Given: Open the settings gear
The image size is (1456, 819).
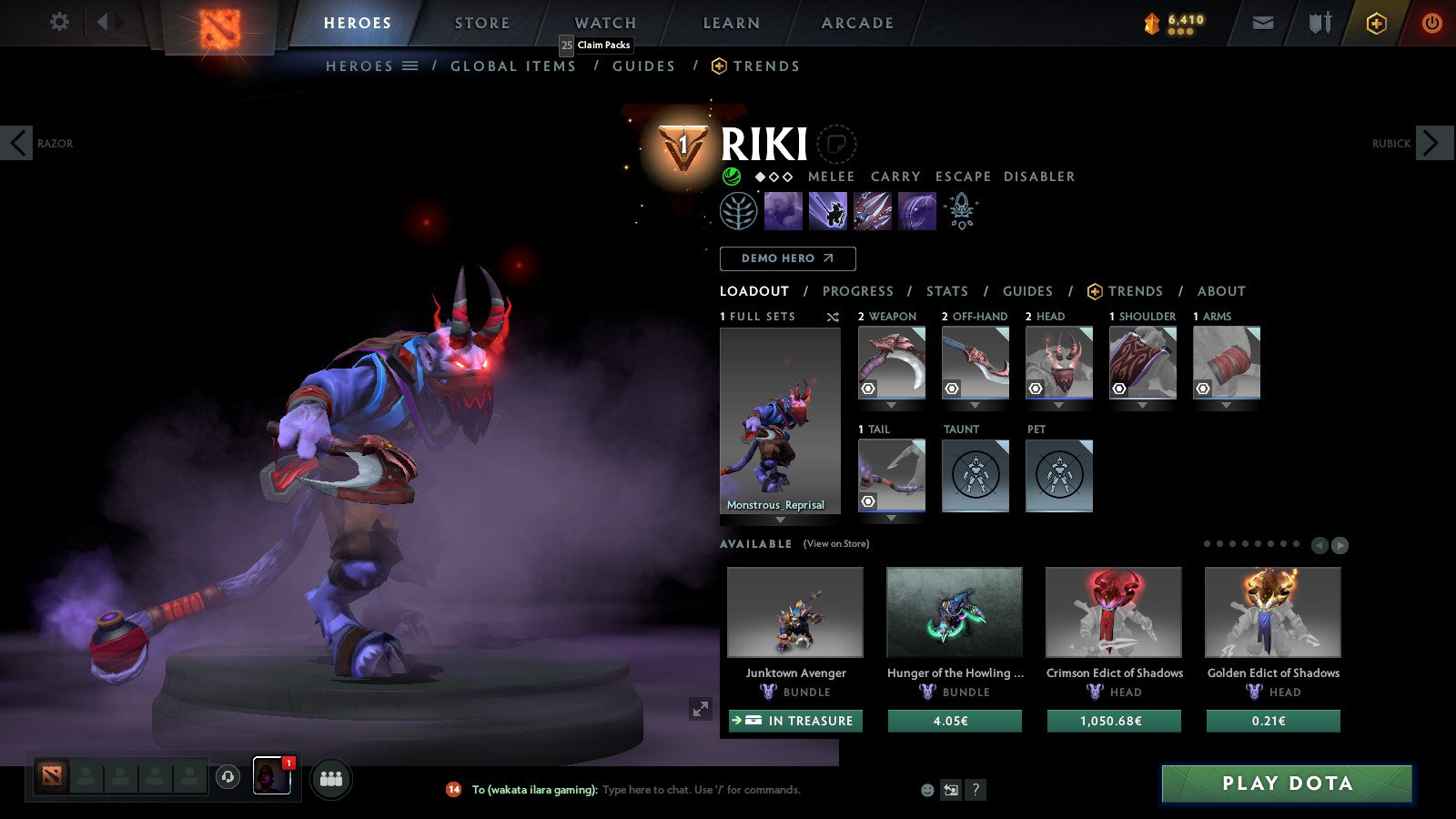Looking at the screenshot, I should coord(58,22).
